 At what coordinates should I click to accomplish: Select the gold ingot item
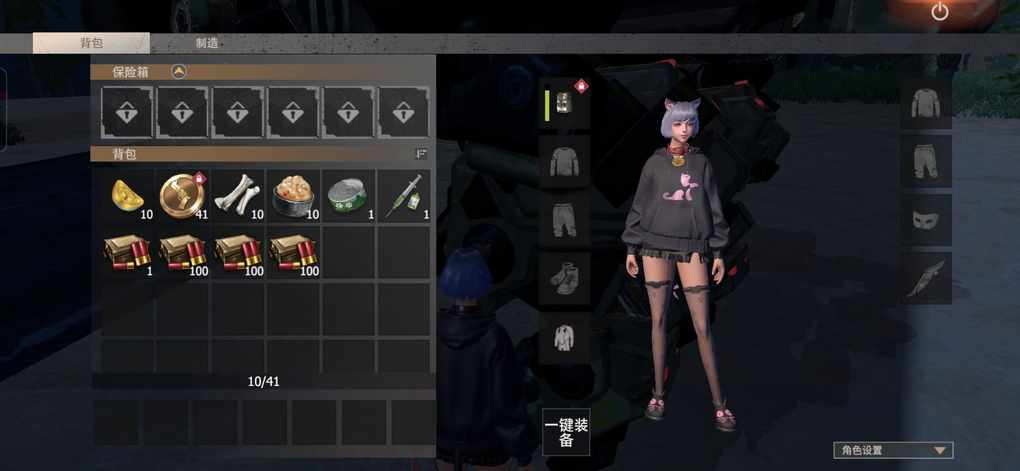click(127, 195)
